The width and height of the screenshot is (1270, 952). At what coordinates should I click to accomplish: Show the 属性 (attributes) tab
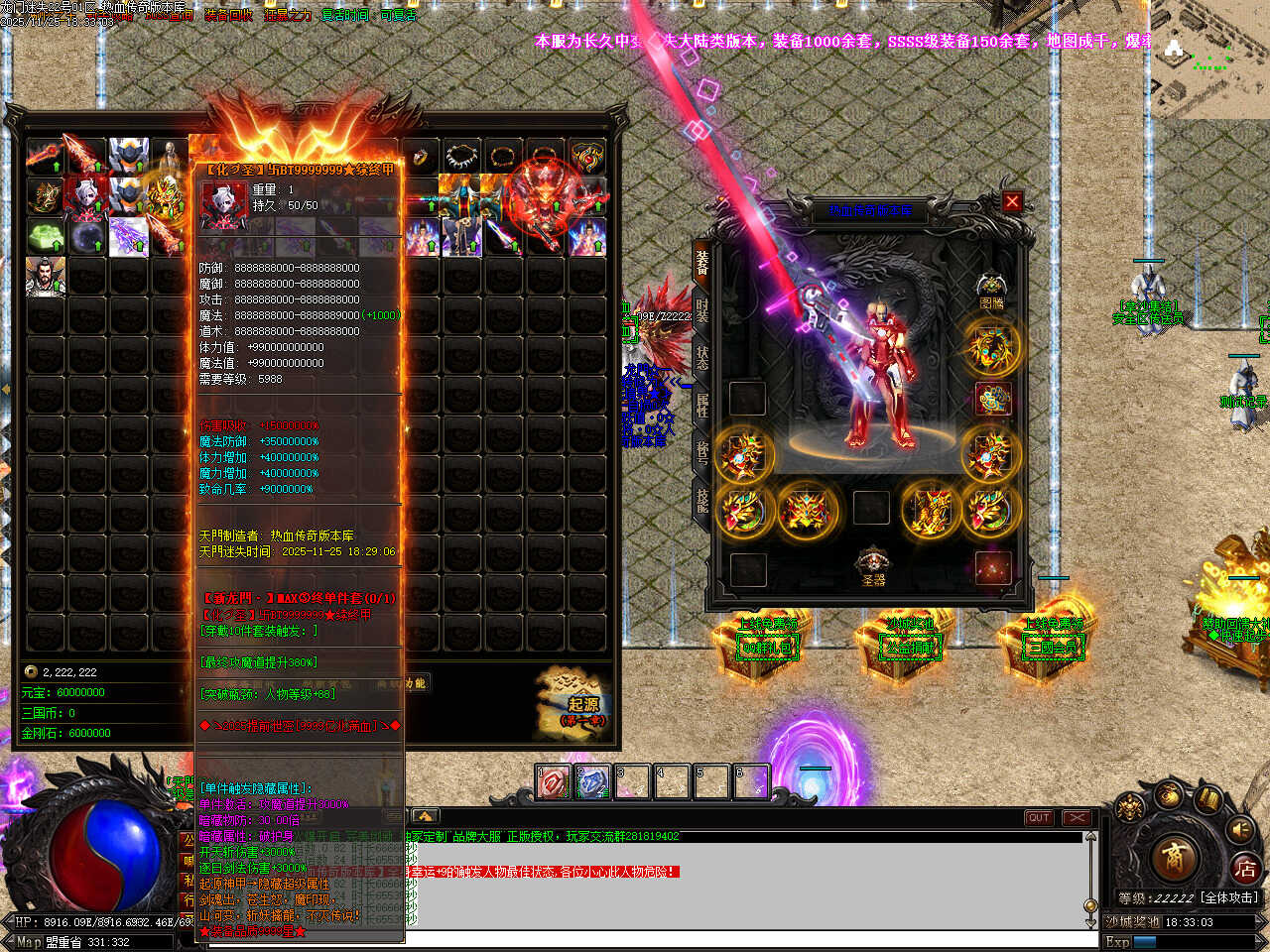[701, 405]
